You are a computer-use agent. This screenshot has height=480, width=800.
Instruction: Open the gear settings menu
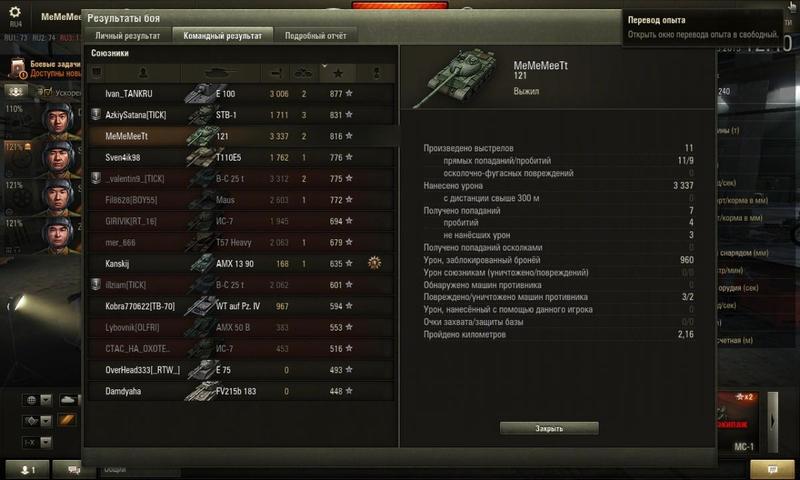(15, 11)
